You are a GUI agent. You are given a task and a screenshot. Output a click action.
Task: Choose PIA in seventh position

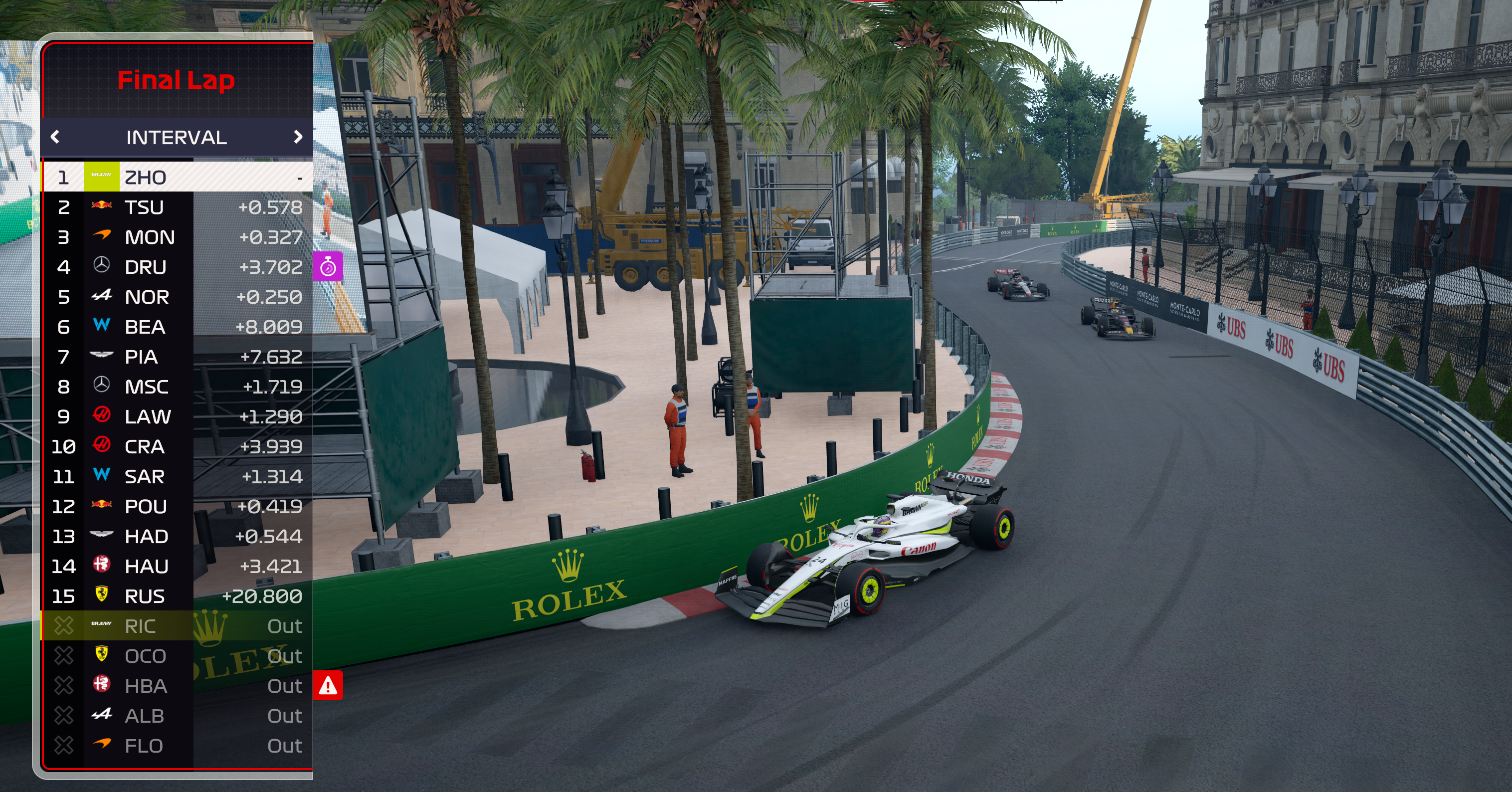click(x=176, y=357)
